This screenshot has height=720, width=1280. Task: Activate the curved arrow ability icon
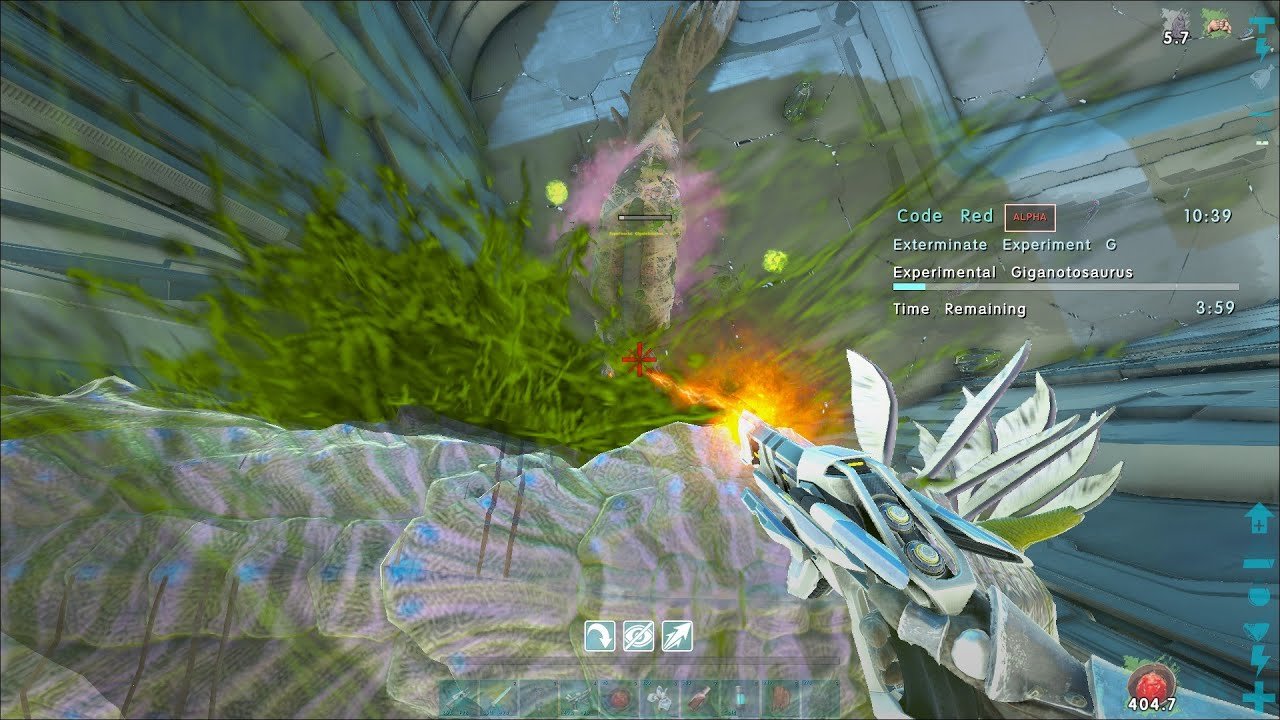point(600,636)
